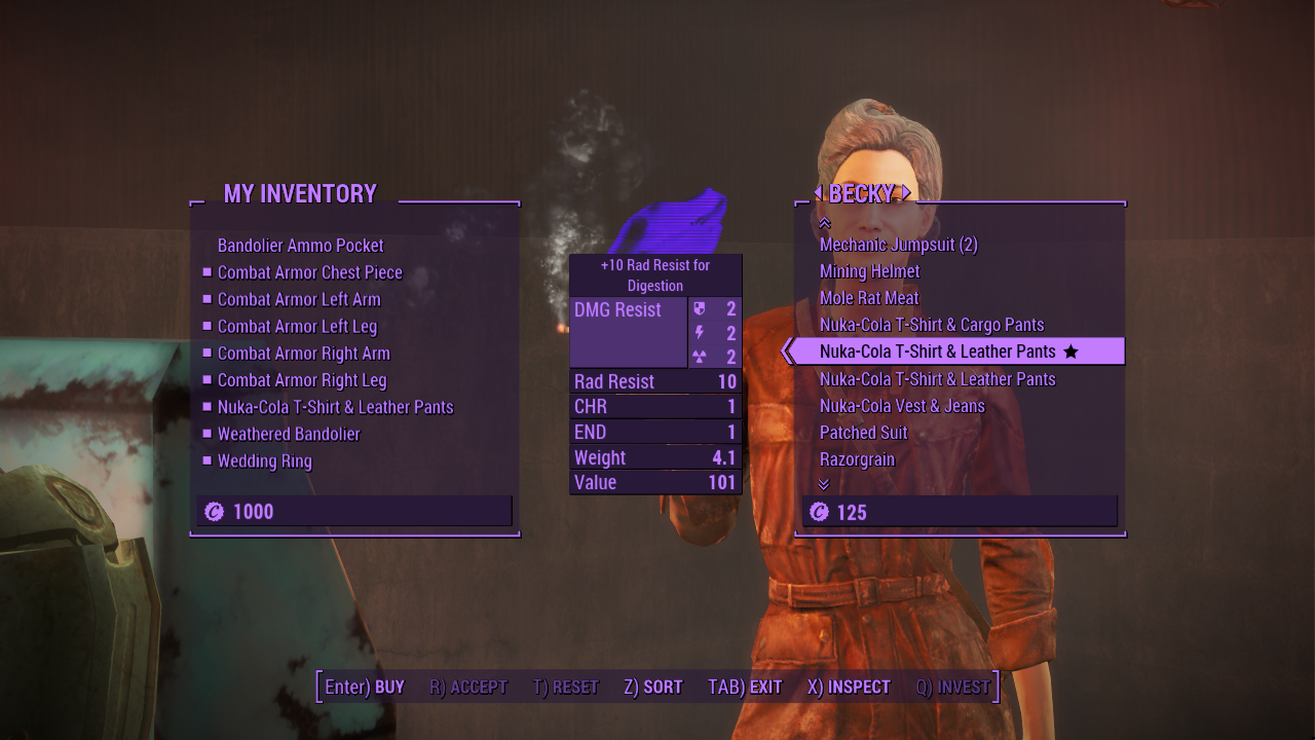Choose the Combat Armor Chest Piece
Viewport: 1315px width, 740px height.
click(309, 273)
